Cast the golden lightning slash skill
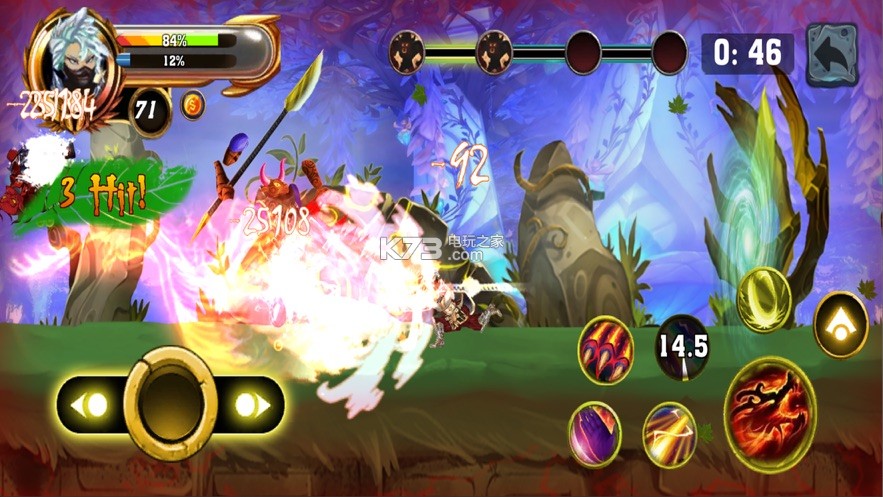This screenshot has height=497, width=883. (x=669, y=433)
